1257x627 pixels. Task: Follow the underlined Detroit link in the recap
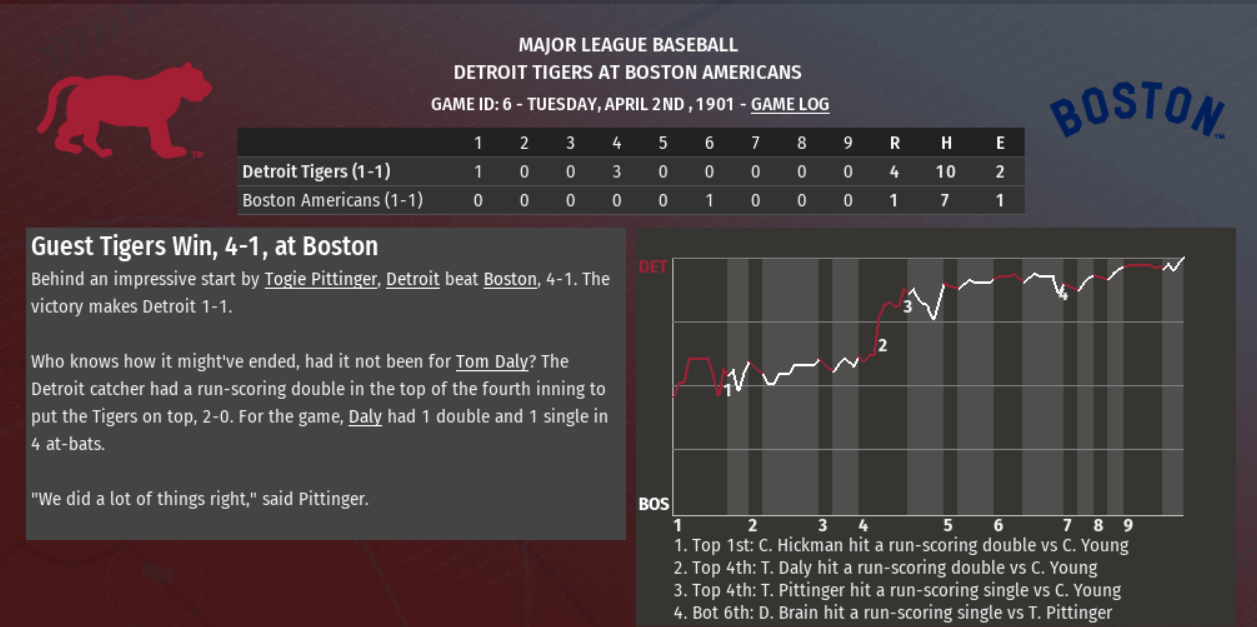pyautogui.click(x=412, y=279)
